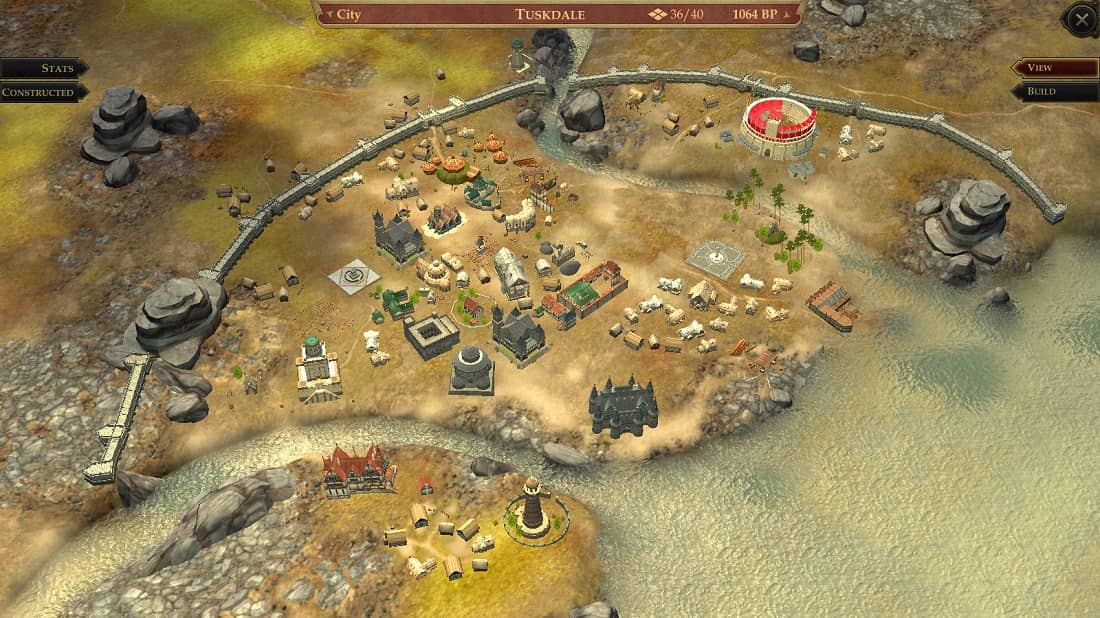Show the Constructed buildings list
The image size is (1100, 618).
(x=40, y=92)
